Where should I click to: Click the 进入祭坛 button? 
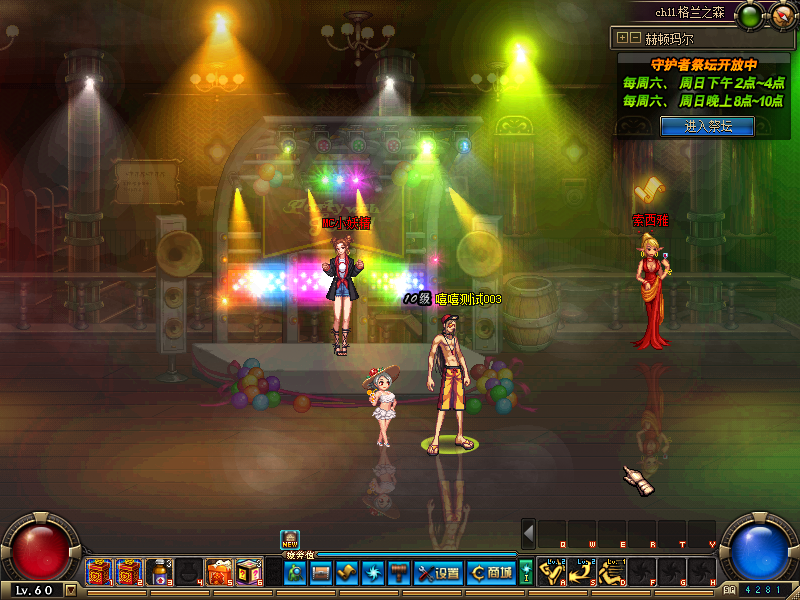click(707, 126)
